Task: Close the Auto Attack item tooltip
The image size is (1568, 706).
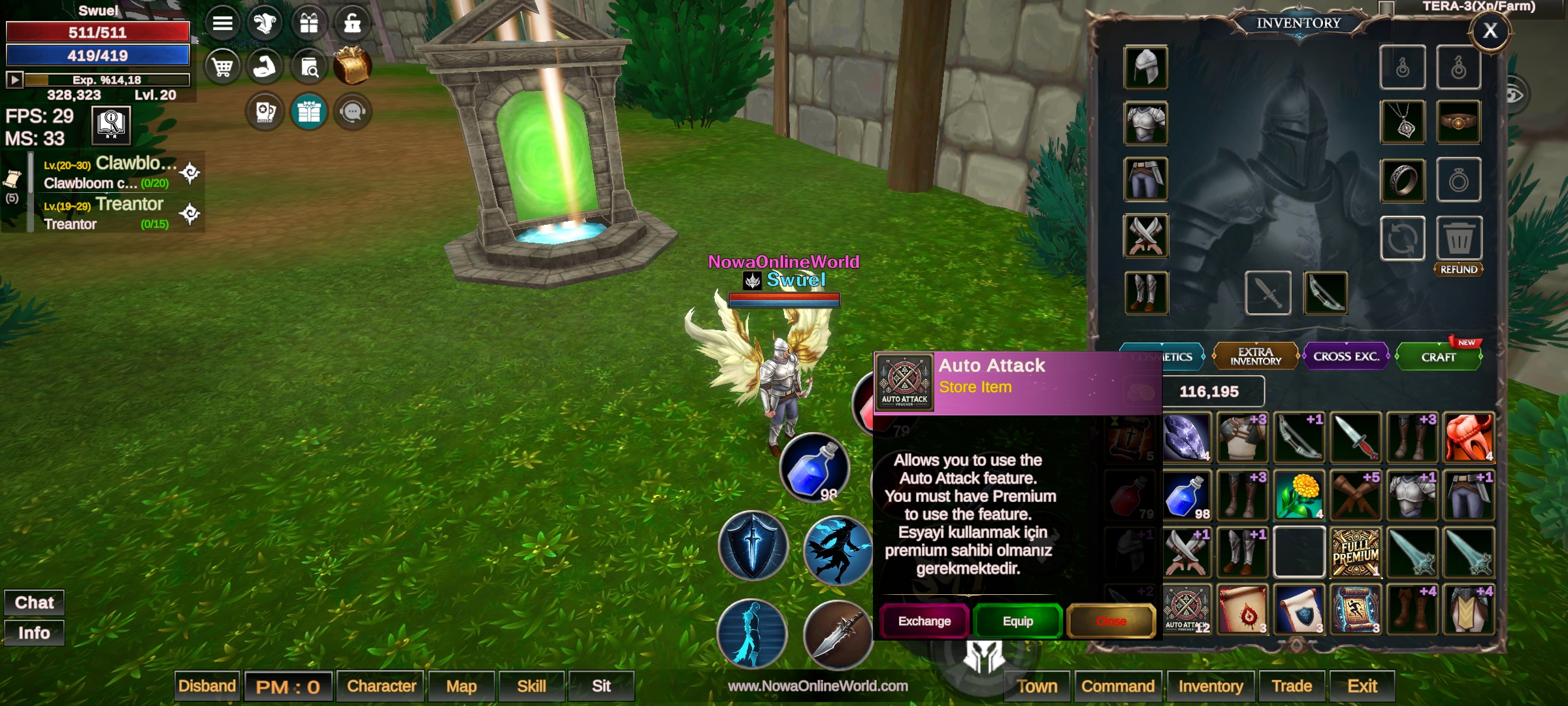Action: point(1111,621)
